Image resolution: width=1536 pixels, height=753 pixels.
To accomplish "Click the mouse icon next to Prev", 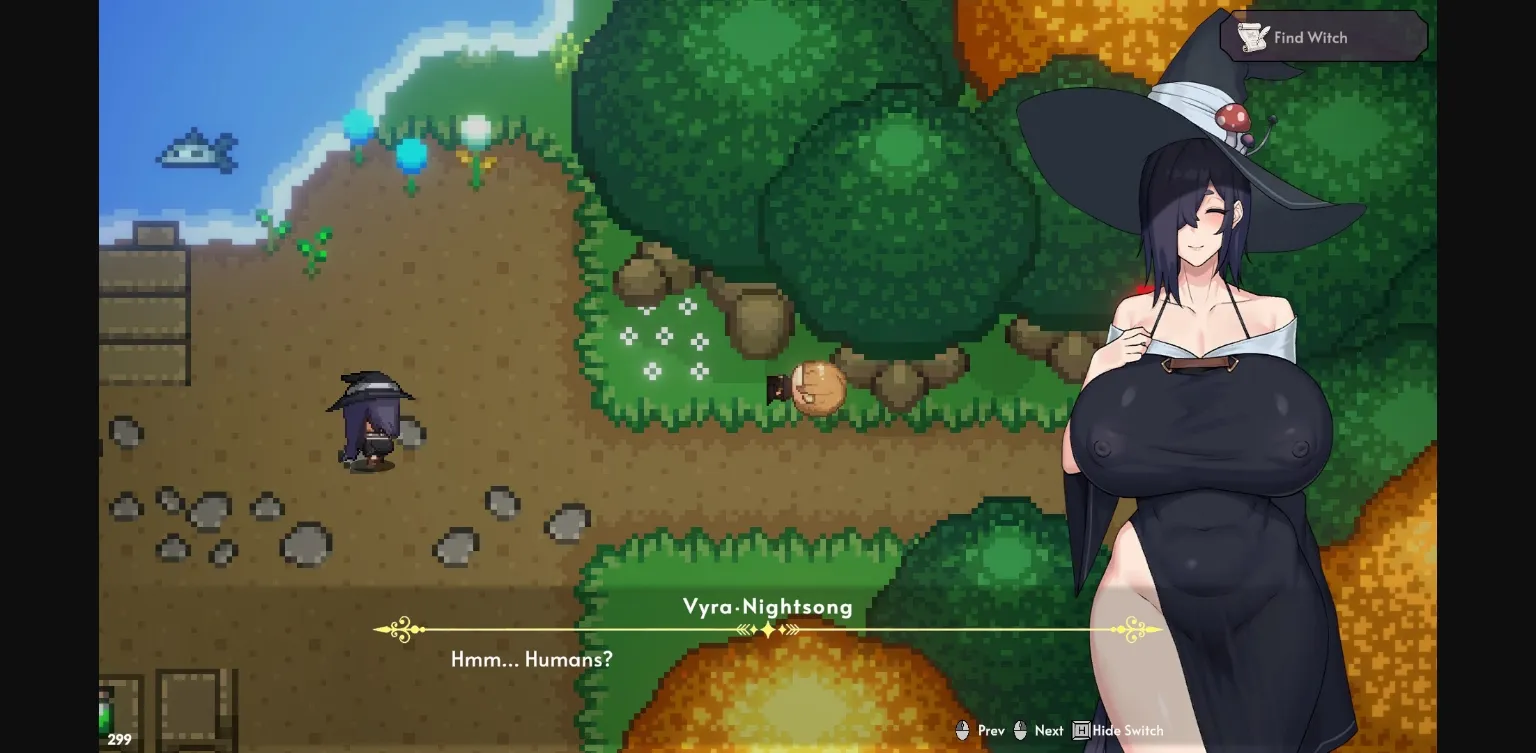I will pyautogui.click(x=962, y=730).
